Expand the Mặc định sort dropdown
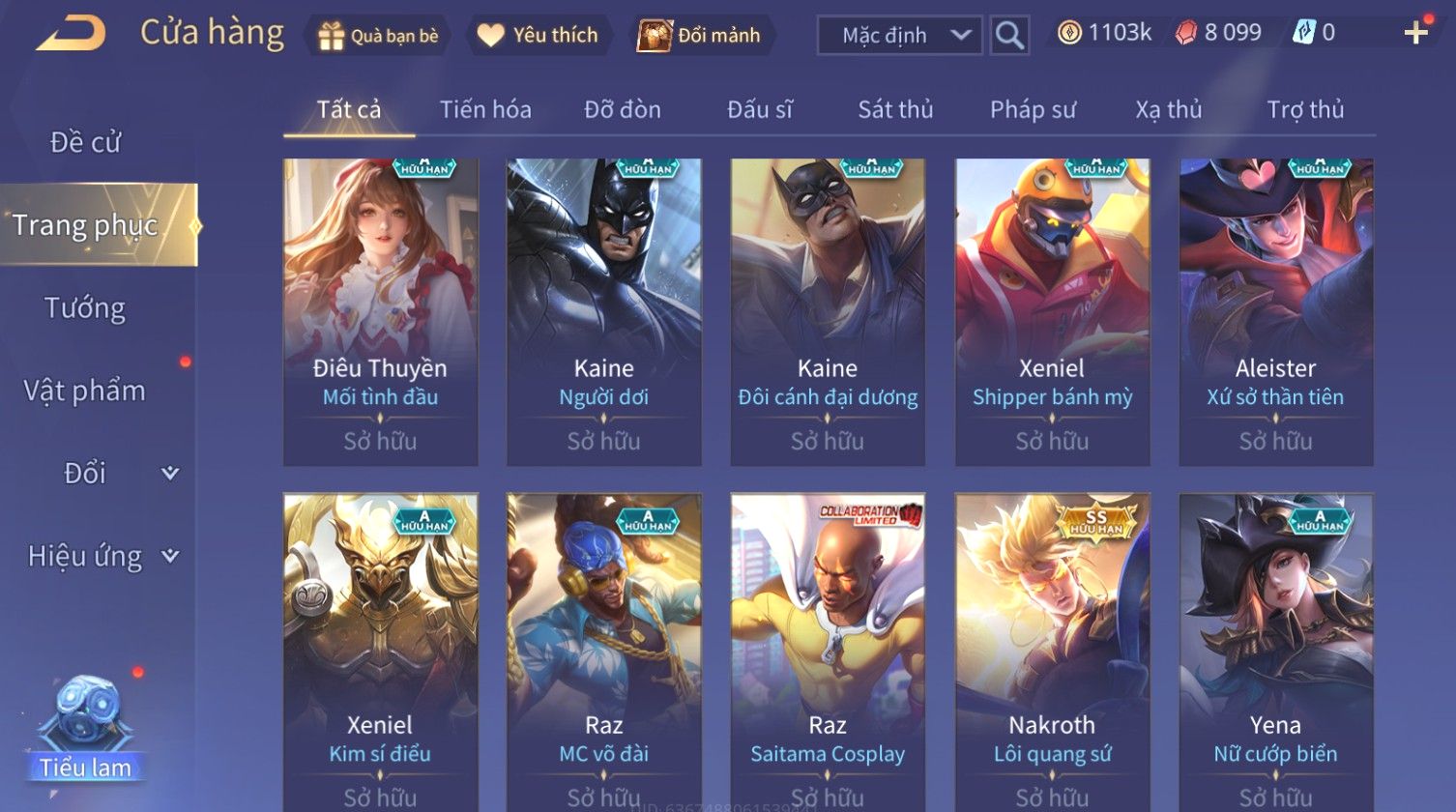 pos(899,36)
